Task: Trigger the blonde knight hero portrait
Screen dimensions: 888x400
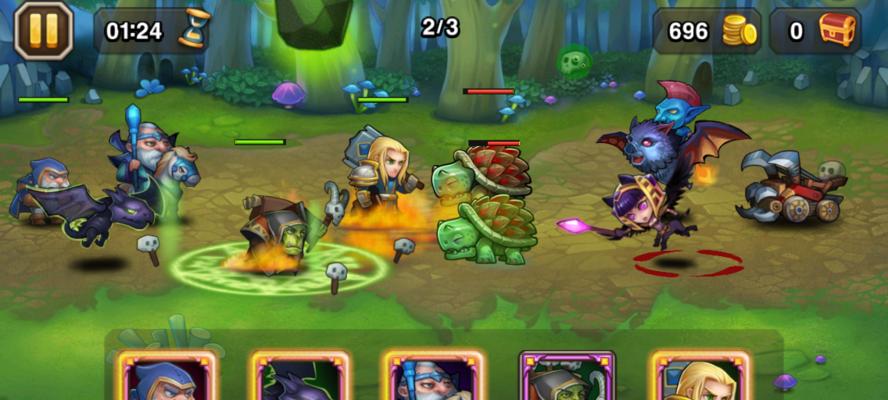Action: click(x=699, y=378)
